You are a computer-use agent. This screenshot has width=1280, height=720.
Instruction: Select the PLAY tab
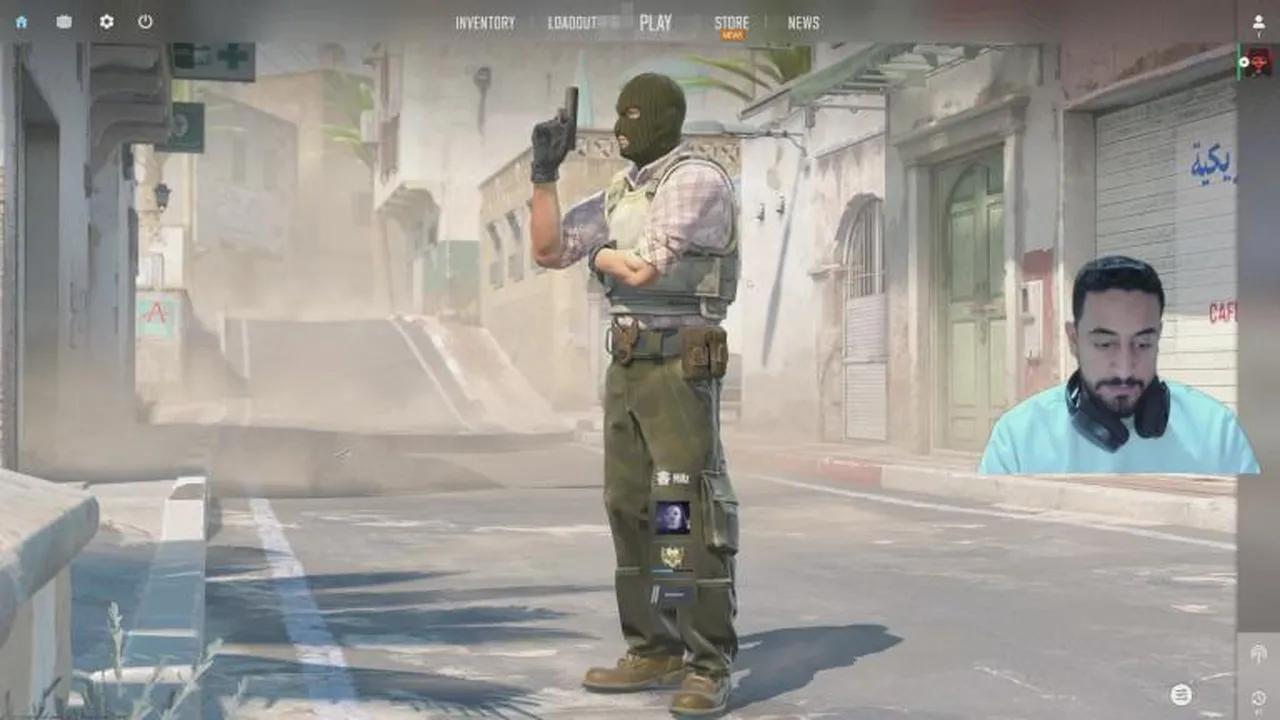click(658, 20)
